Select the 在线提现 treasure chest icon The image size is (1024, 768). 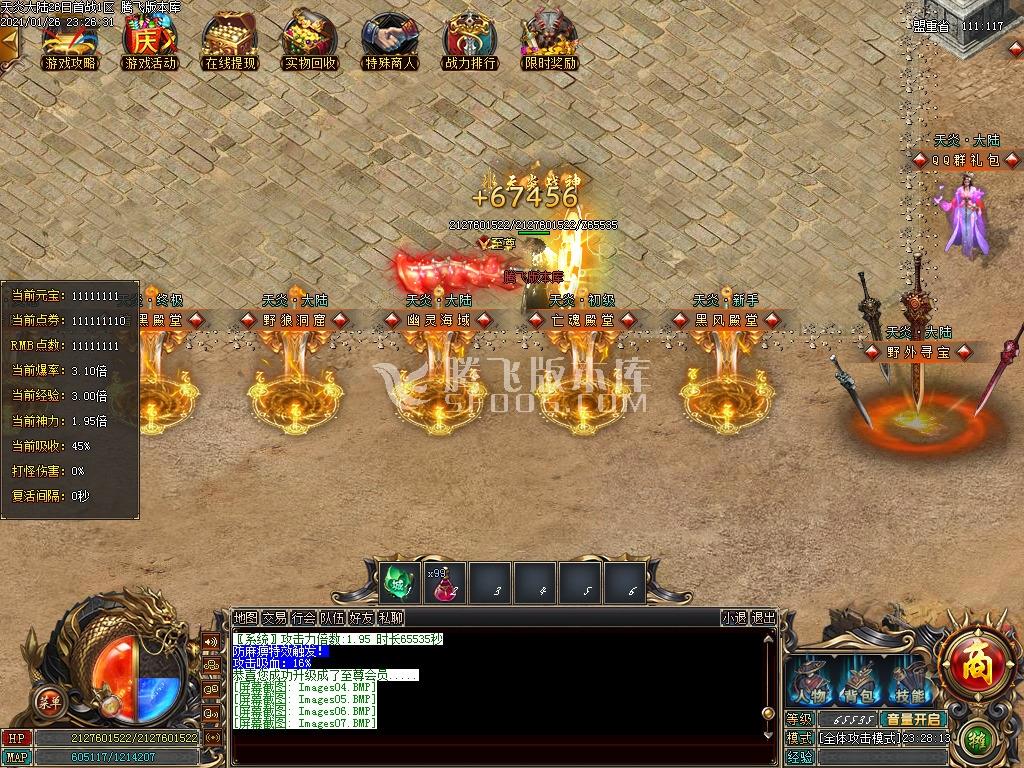[x=230, y=42]
